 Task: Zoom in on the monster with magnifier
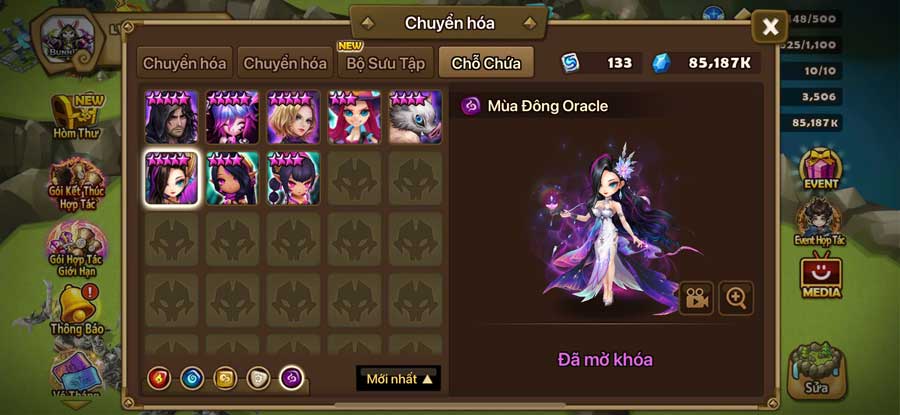tap(737, 297)
